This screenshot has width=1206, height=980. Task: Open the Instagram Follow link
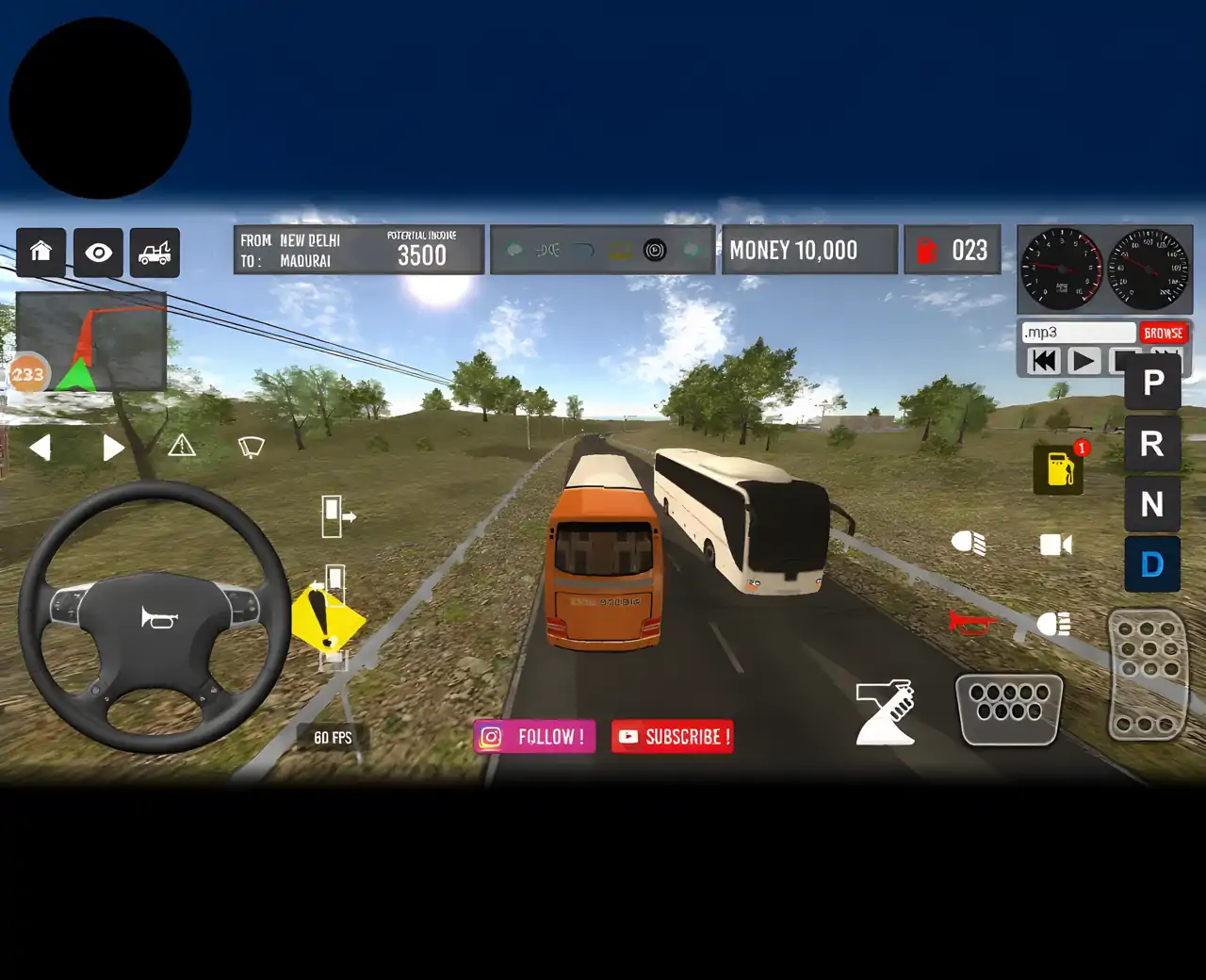[x=534, y=737]
